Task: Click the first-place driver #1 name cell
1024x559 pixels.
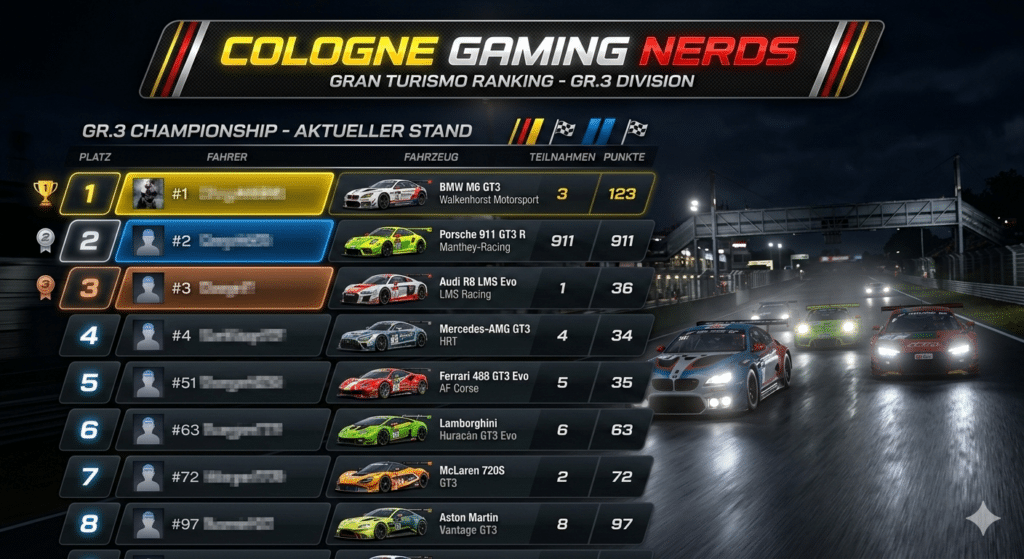Action: pos(225,193)
